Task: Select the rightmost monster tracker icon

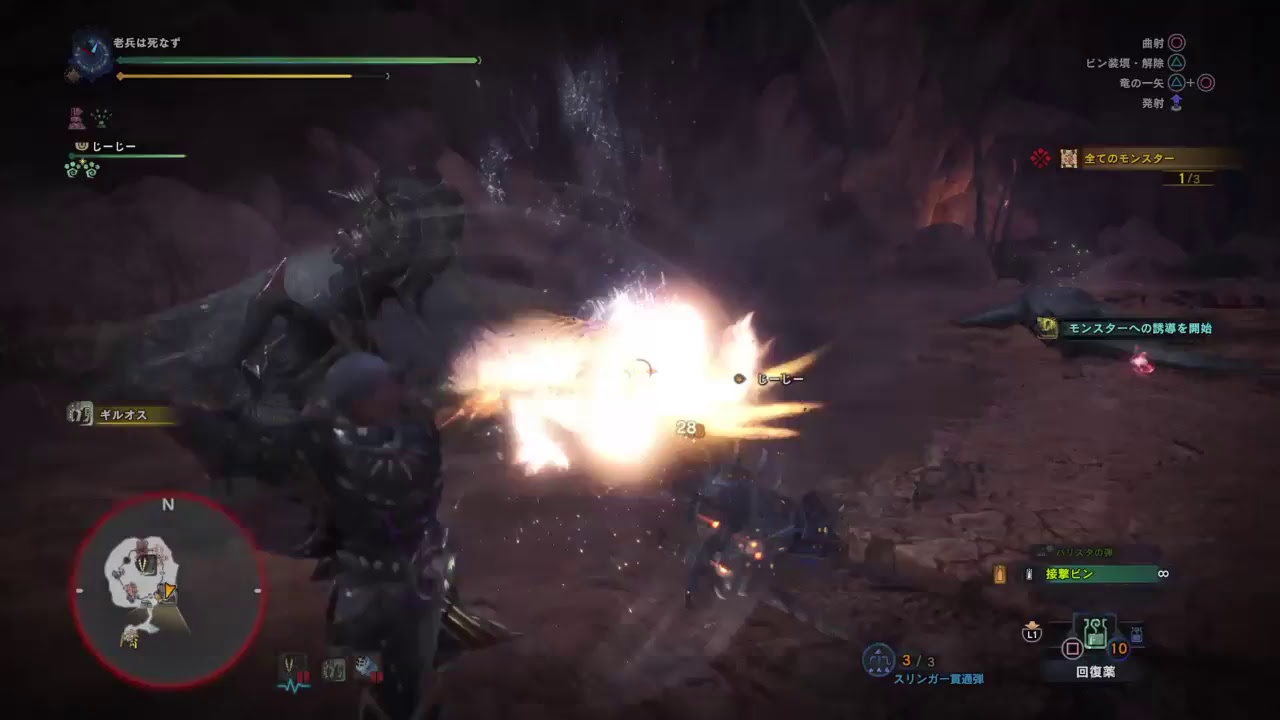Action: click(367, 668)
